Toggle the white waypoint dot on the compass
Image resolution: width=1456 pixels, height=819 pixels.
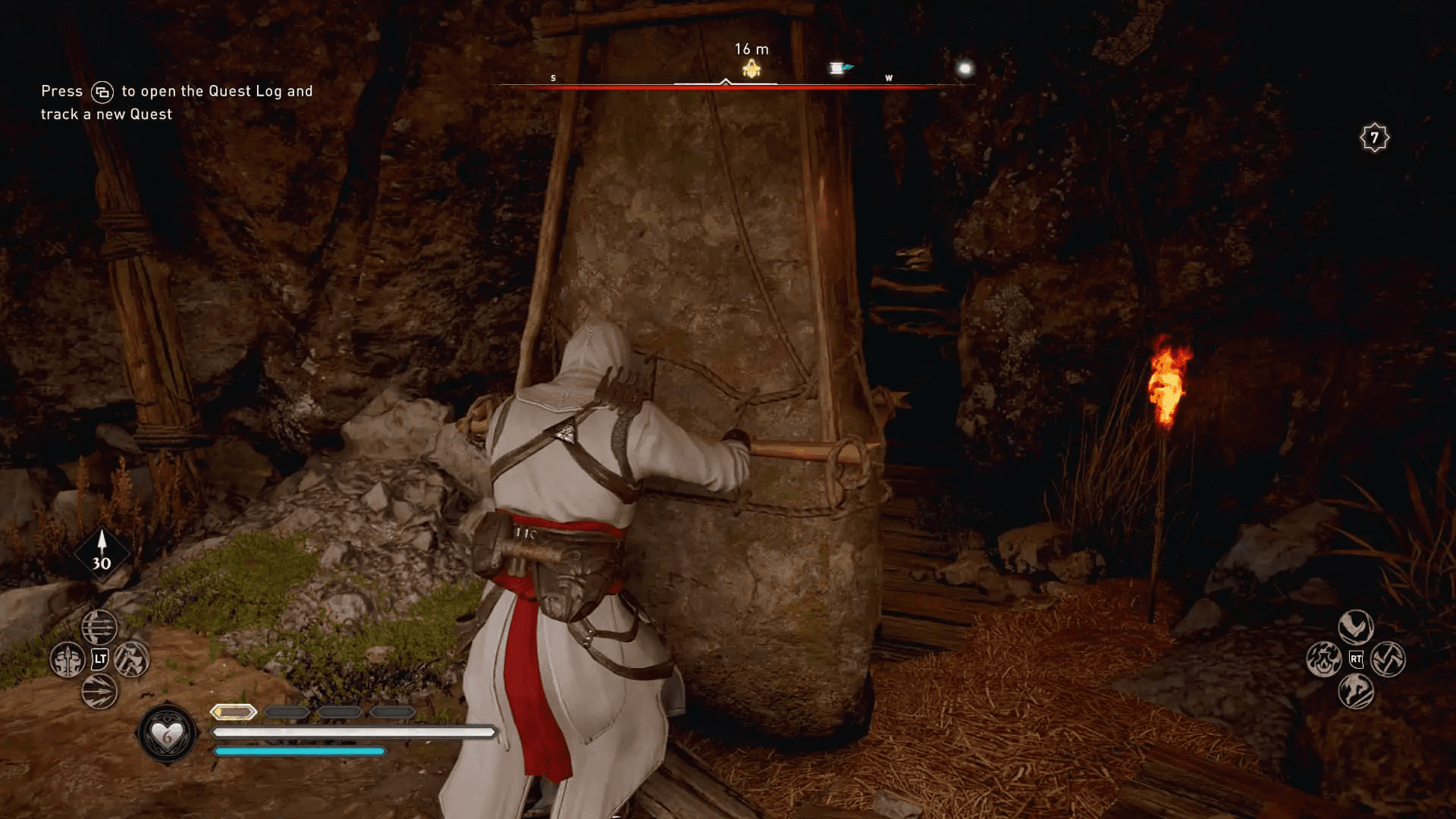tap(964, 68)
